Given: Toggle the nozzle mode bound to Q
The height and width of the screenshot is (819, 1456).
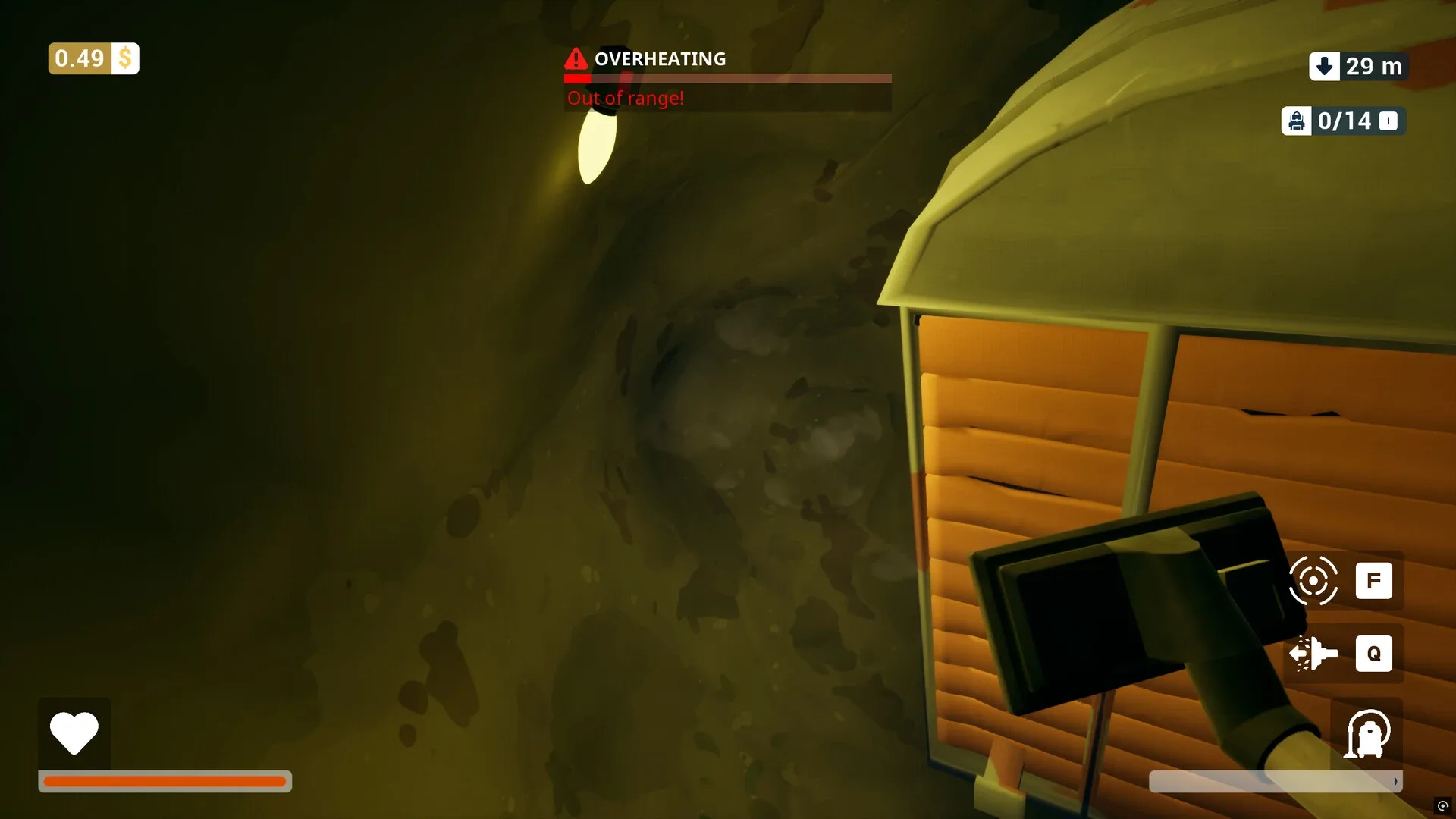Looking at the screenshot, I should [1374, 654].
